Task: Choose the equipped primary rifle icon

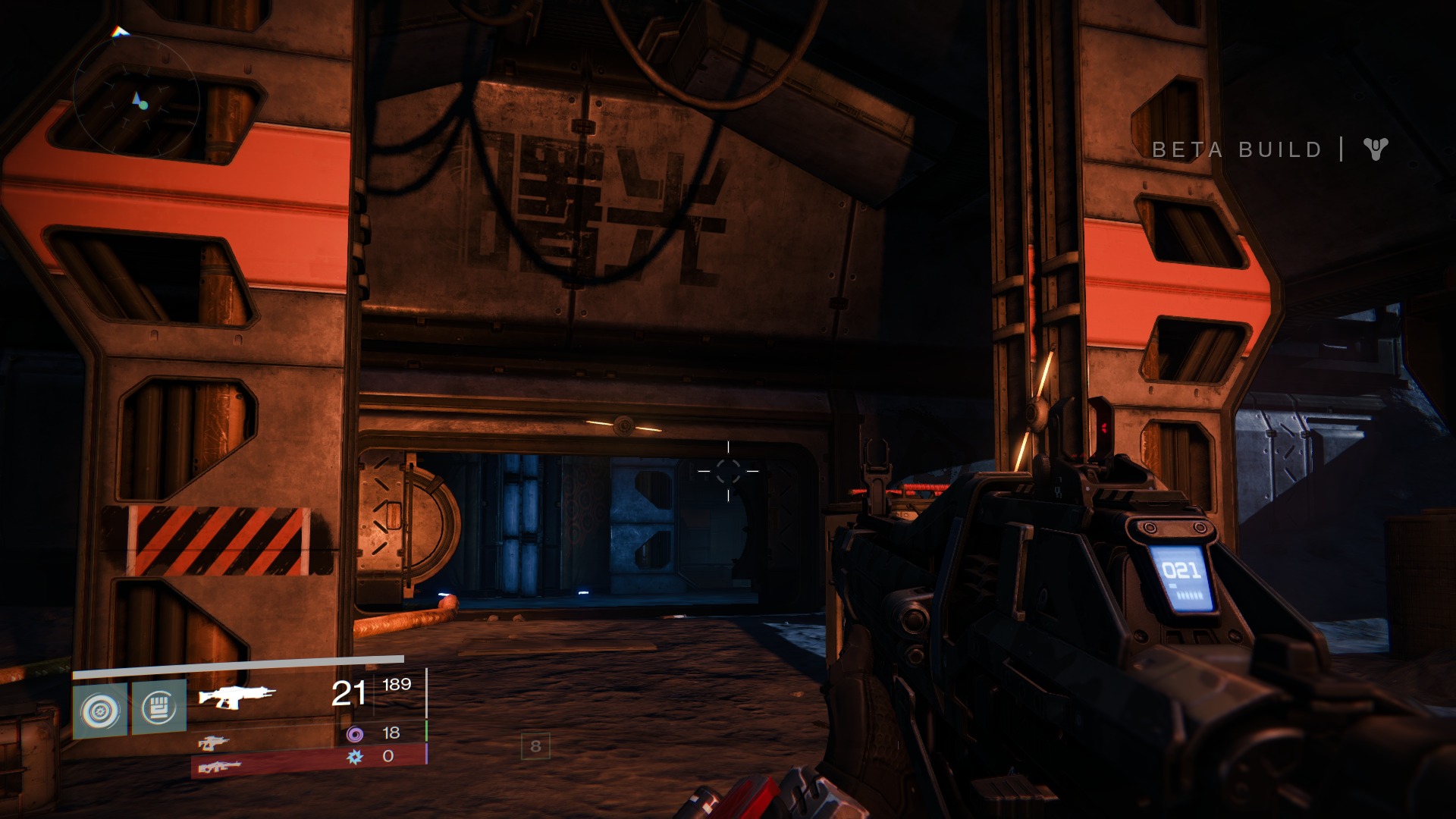Action: coord(237,695)
